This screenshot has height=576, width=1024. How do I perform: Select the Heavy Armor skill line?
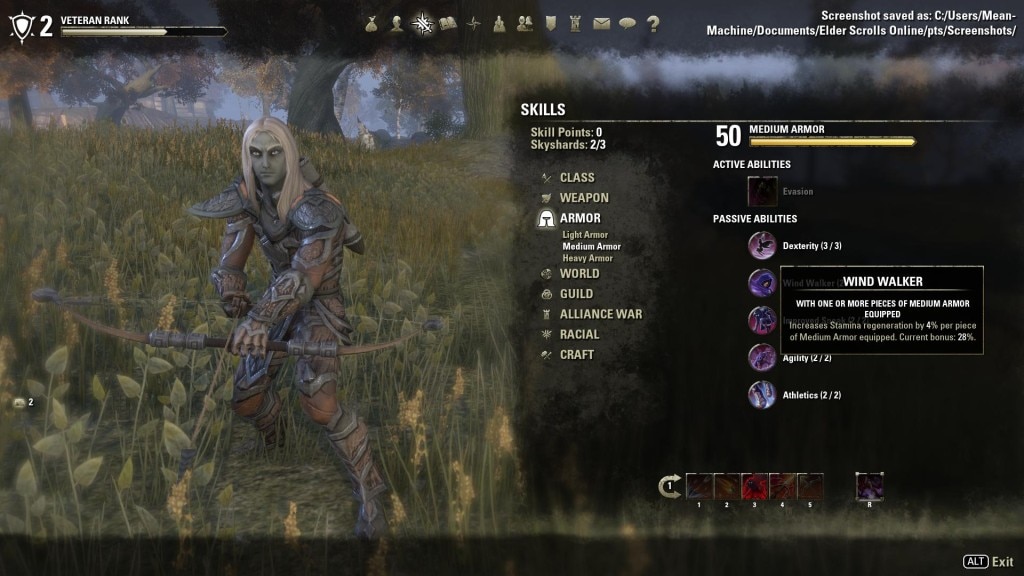click(x=587, y=258)
